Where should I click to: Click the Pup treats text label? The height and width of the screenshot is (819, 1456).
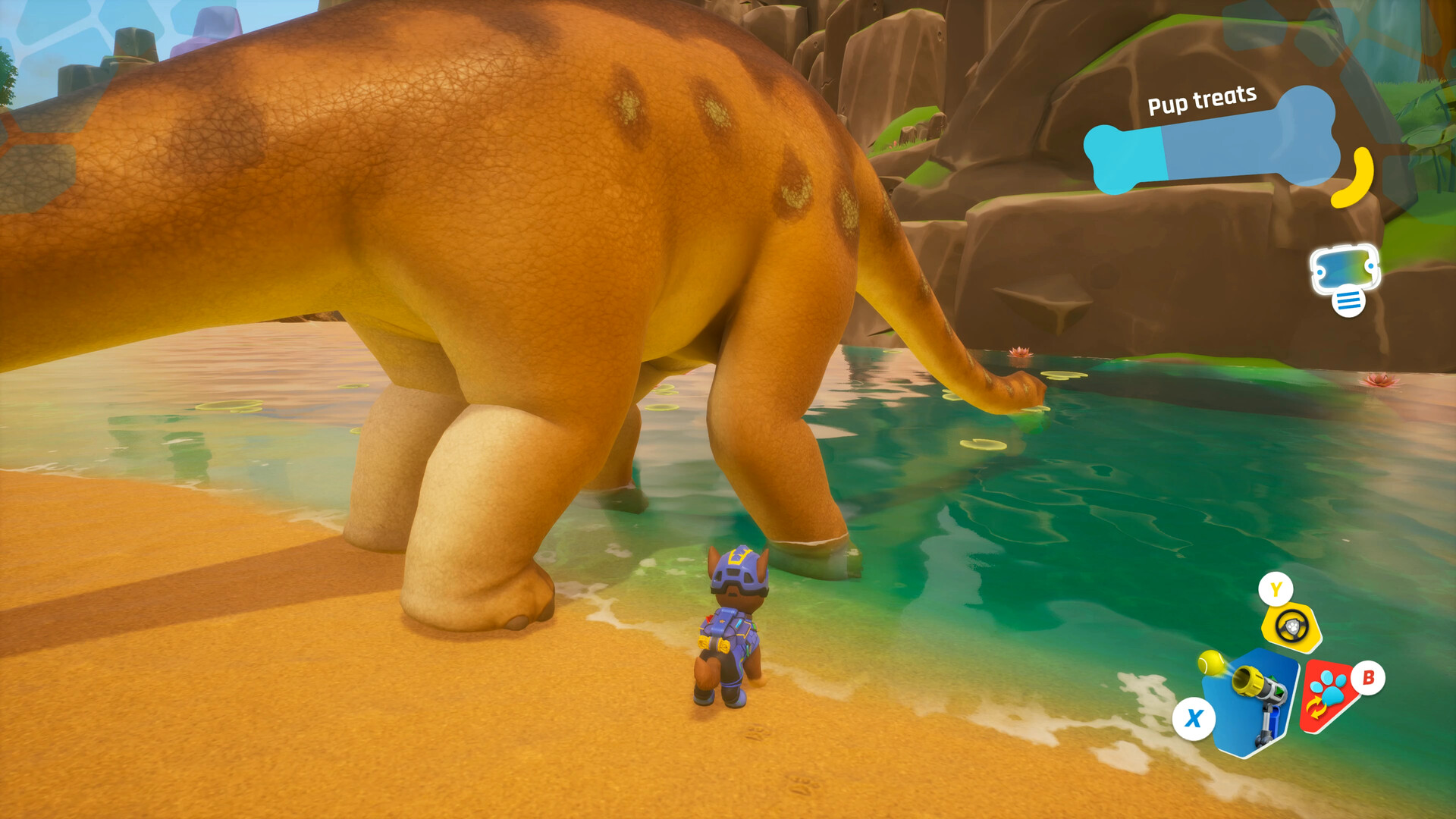coord(1203,103)
